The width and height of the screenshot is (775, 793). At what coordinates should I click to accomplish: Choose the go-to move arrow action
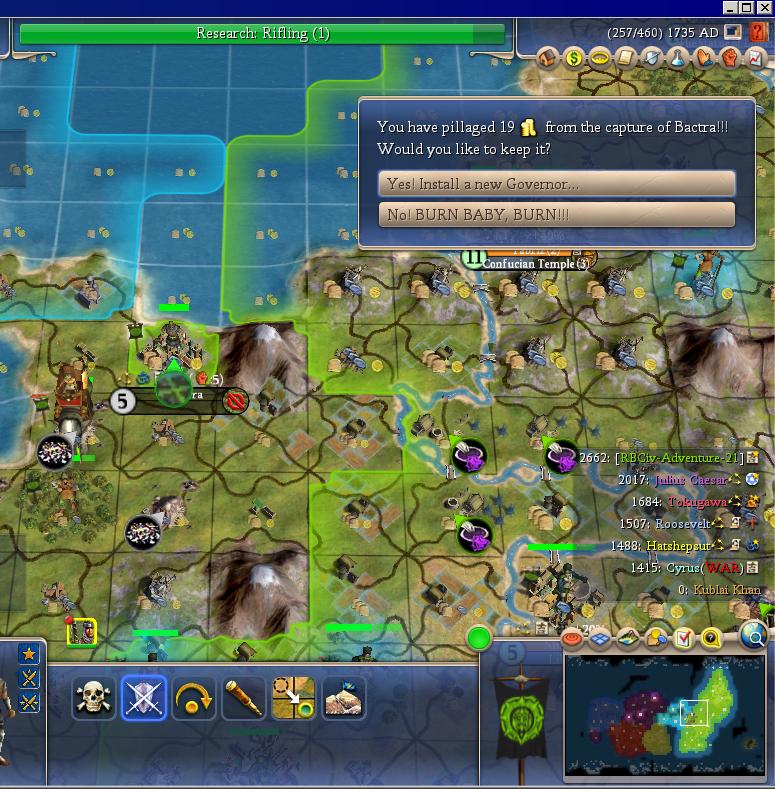click(293, 698)
